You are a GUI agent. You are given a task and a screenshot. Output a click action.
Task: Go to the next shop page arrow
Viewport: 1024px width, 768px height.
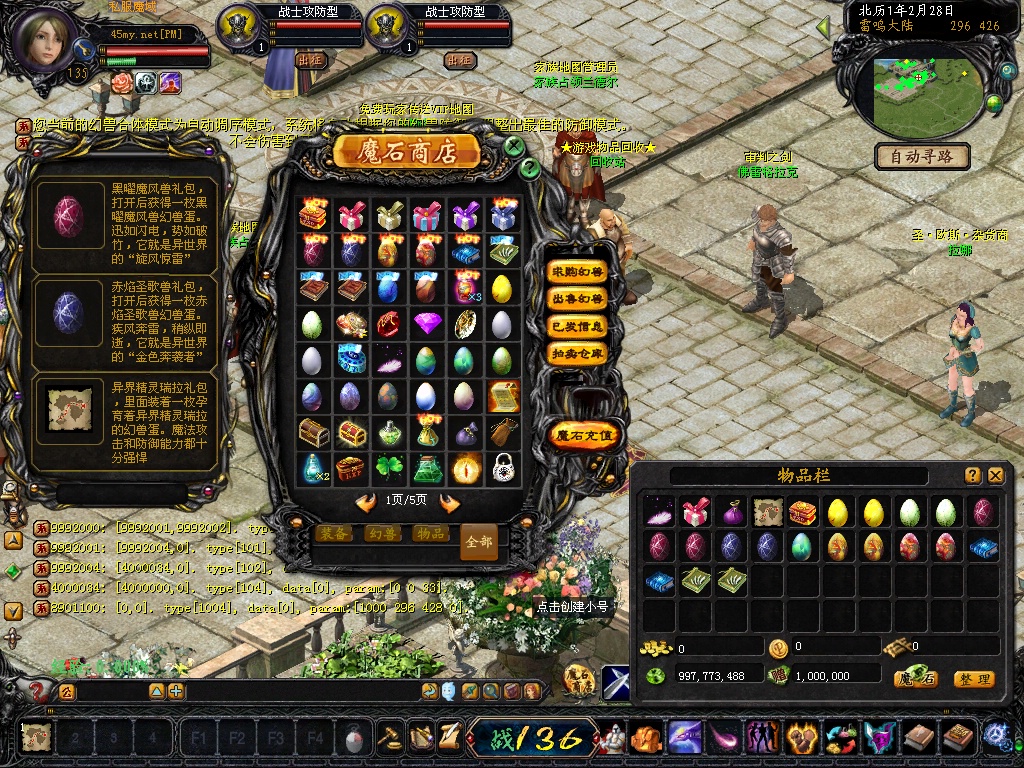(x=449, y=502)
